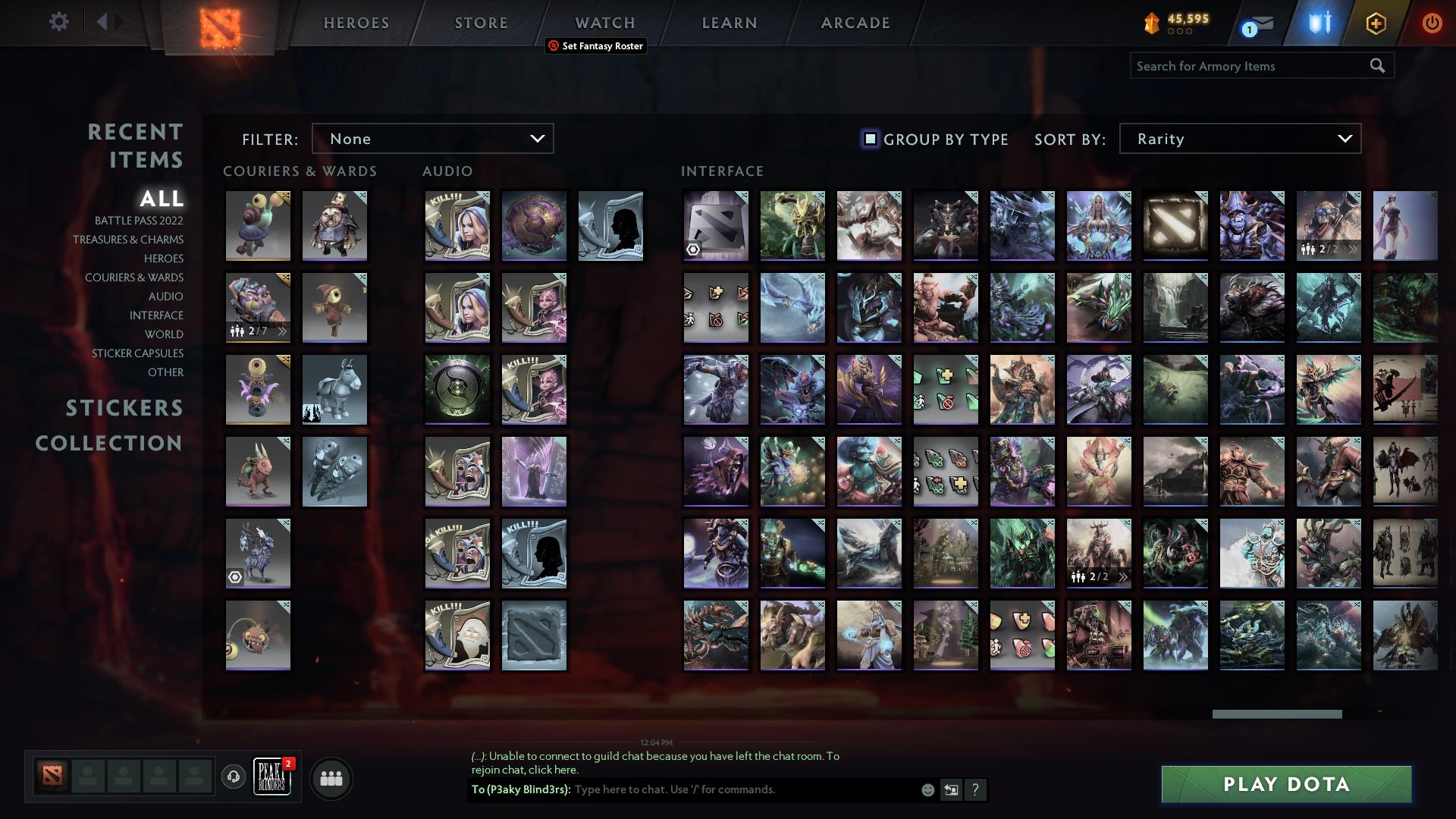
Task: Open the Filter dropdown set to None
Action: click(432, 139)
